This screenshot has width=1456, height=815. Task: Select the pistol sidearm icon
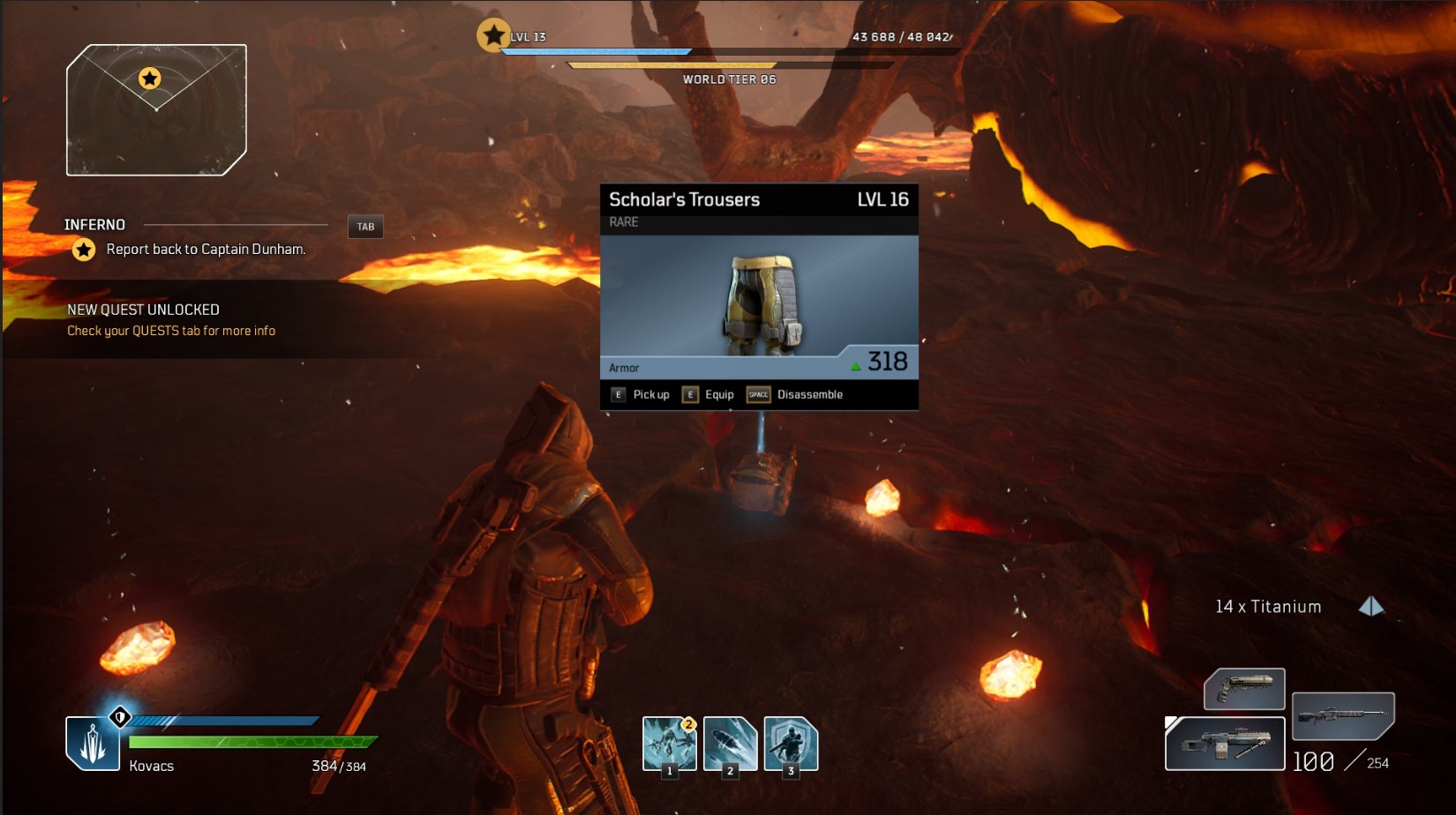click(x=1244, y=690)
